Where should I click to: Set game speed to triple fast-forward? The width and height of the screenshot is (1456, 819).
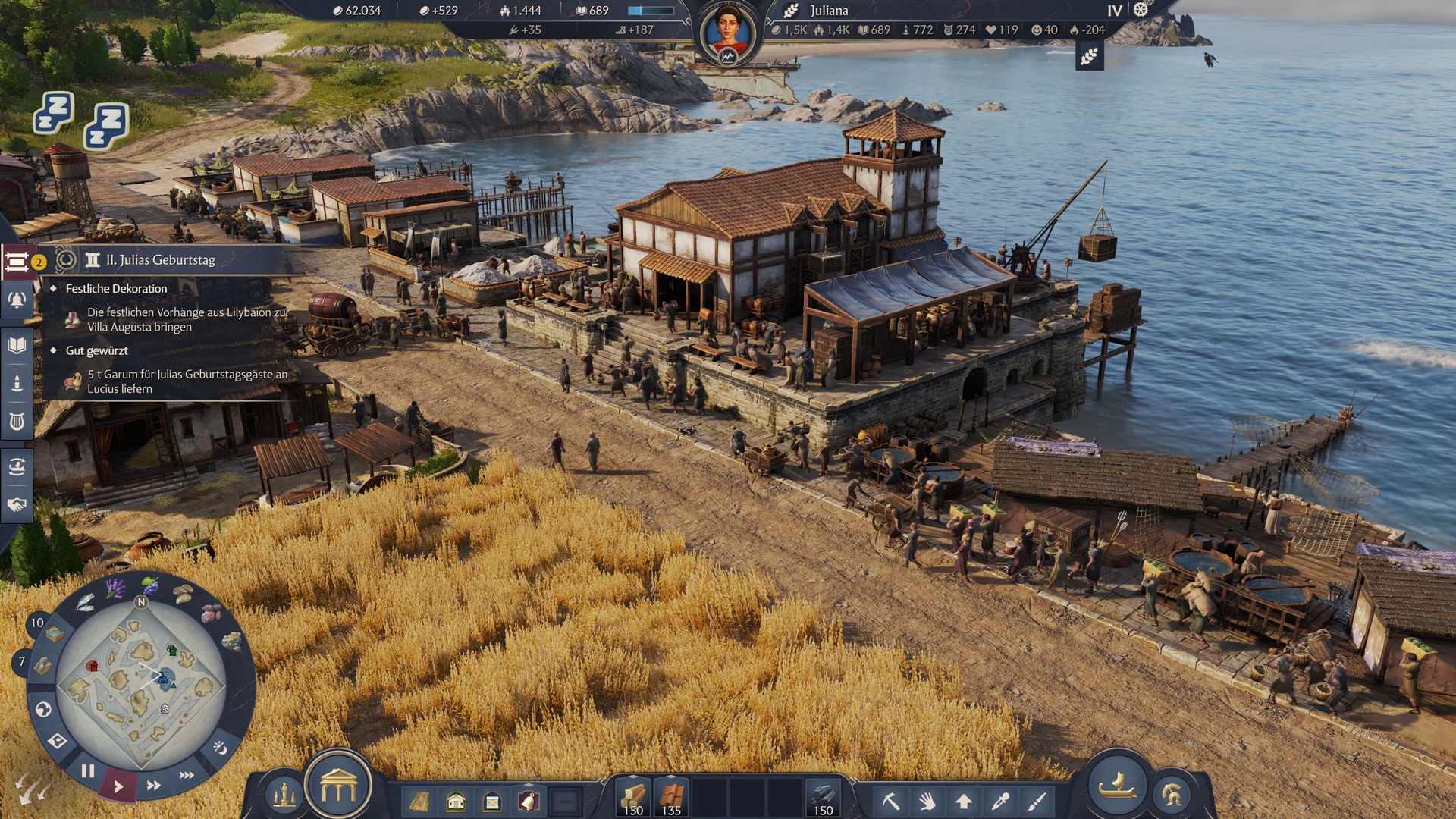187,775
